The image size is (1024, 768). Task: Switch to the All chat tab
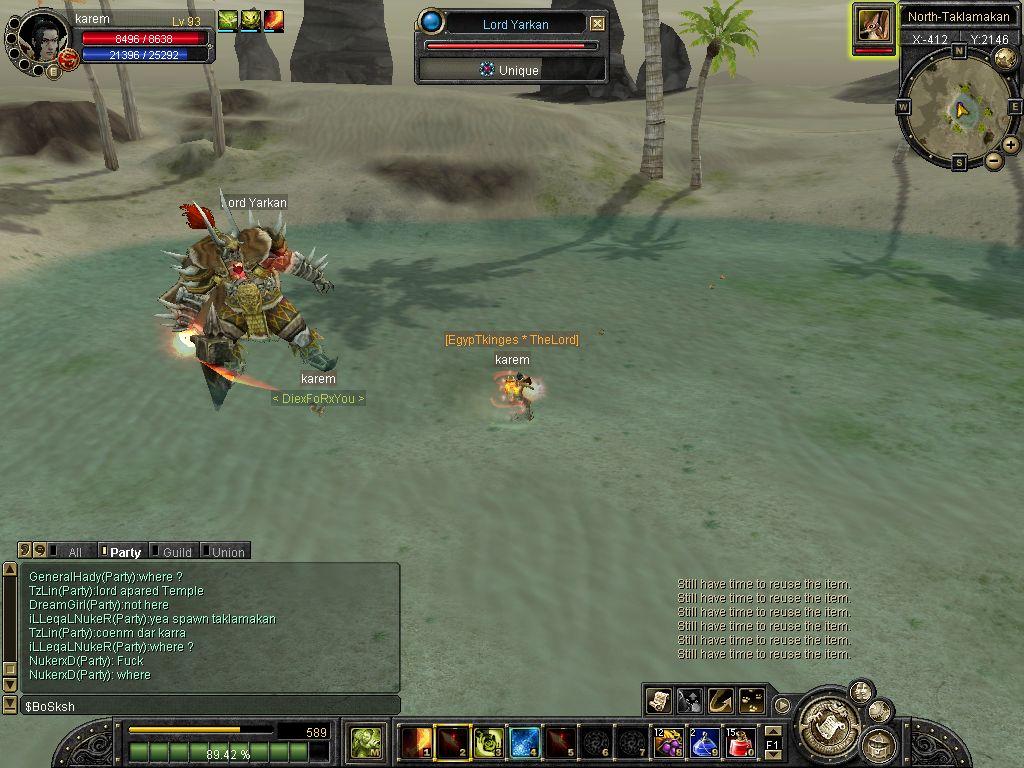pyautogui.click(x=73, y=552)
